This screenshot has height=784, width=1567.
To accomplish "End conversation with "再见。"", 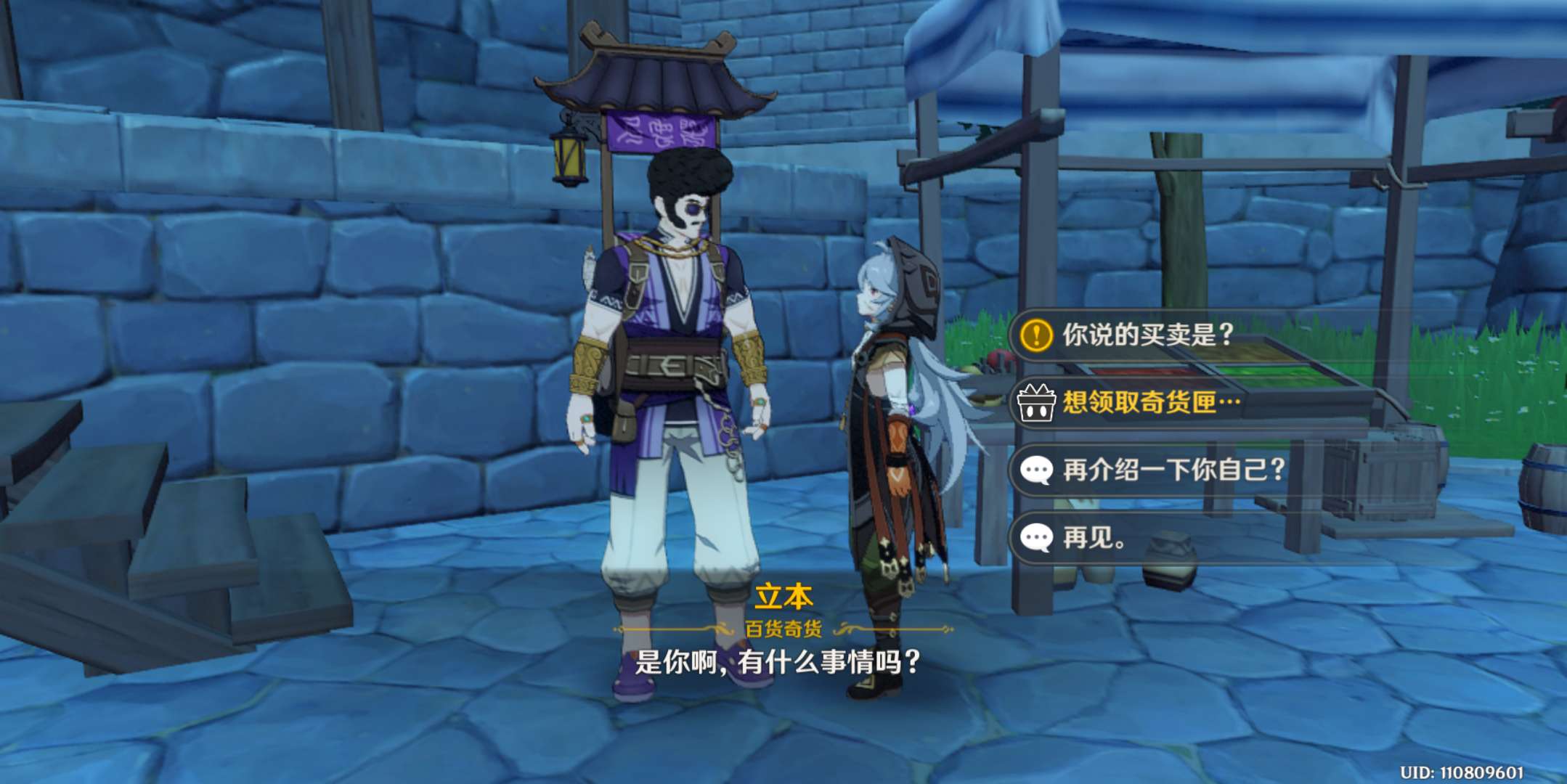I will pos(1094,538).
